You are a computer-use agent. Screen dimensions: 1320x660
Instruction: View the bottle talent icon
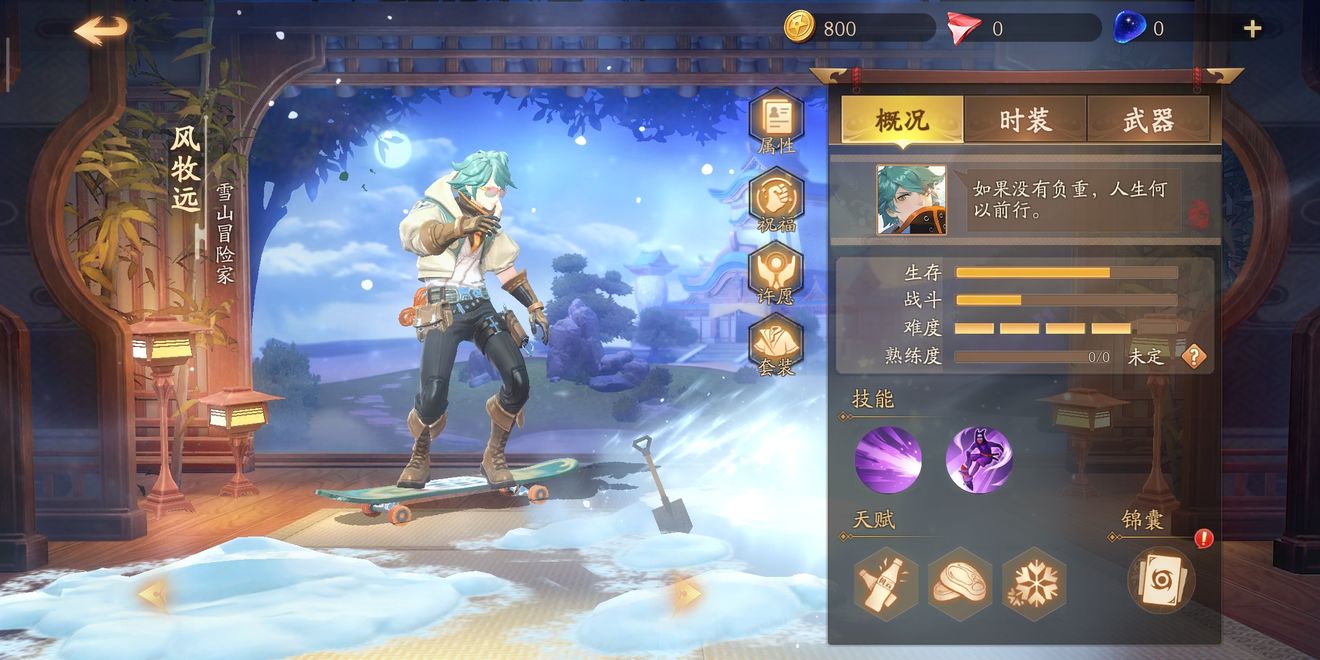pyautogui.click(x=886, y=584)
